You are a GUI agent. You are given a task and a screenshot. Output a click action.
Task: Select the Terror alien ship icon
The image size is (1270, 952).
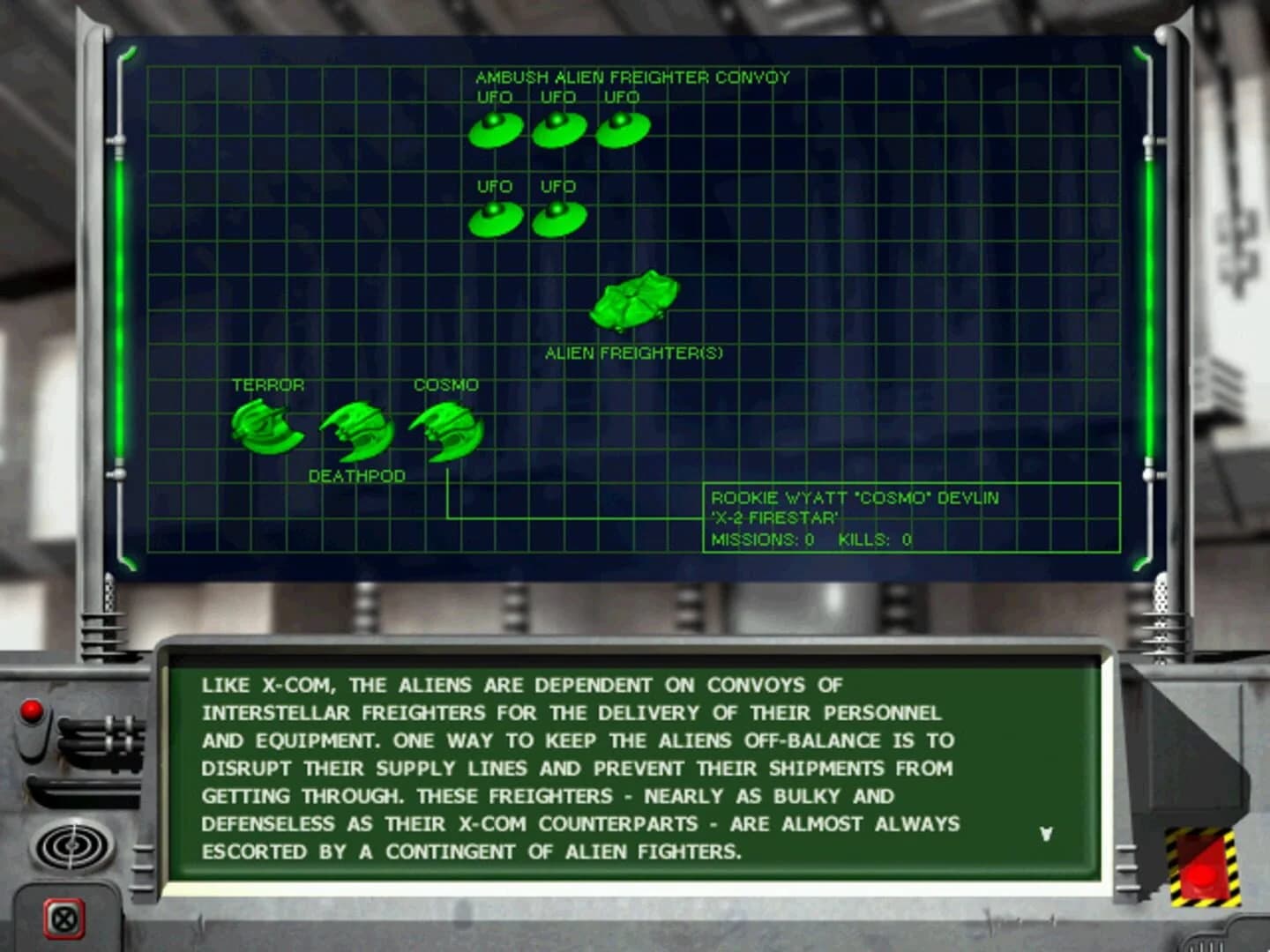pyautogui.click(x=265, y=428)
